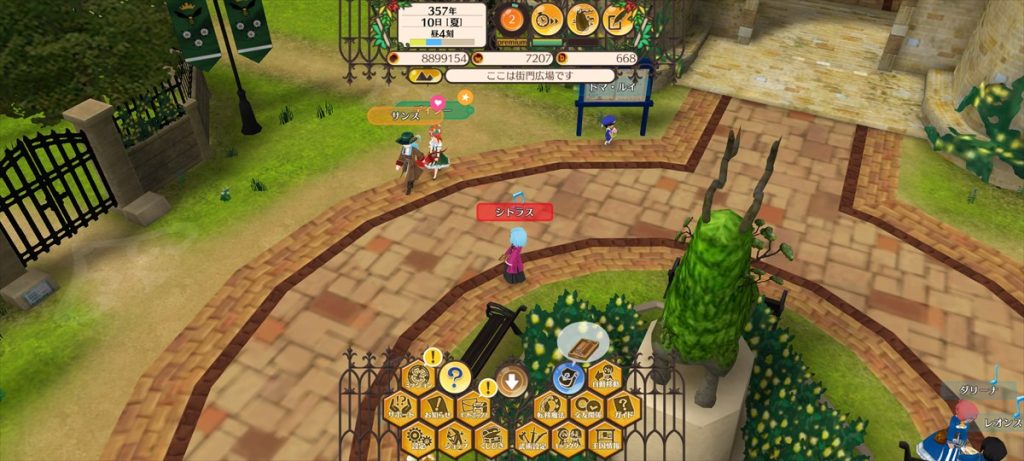The width and height of the screenshot is (1024, 461).
Task: Collapse the menu with the down arrow
Action: click(512, 380)
